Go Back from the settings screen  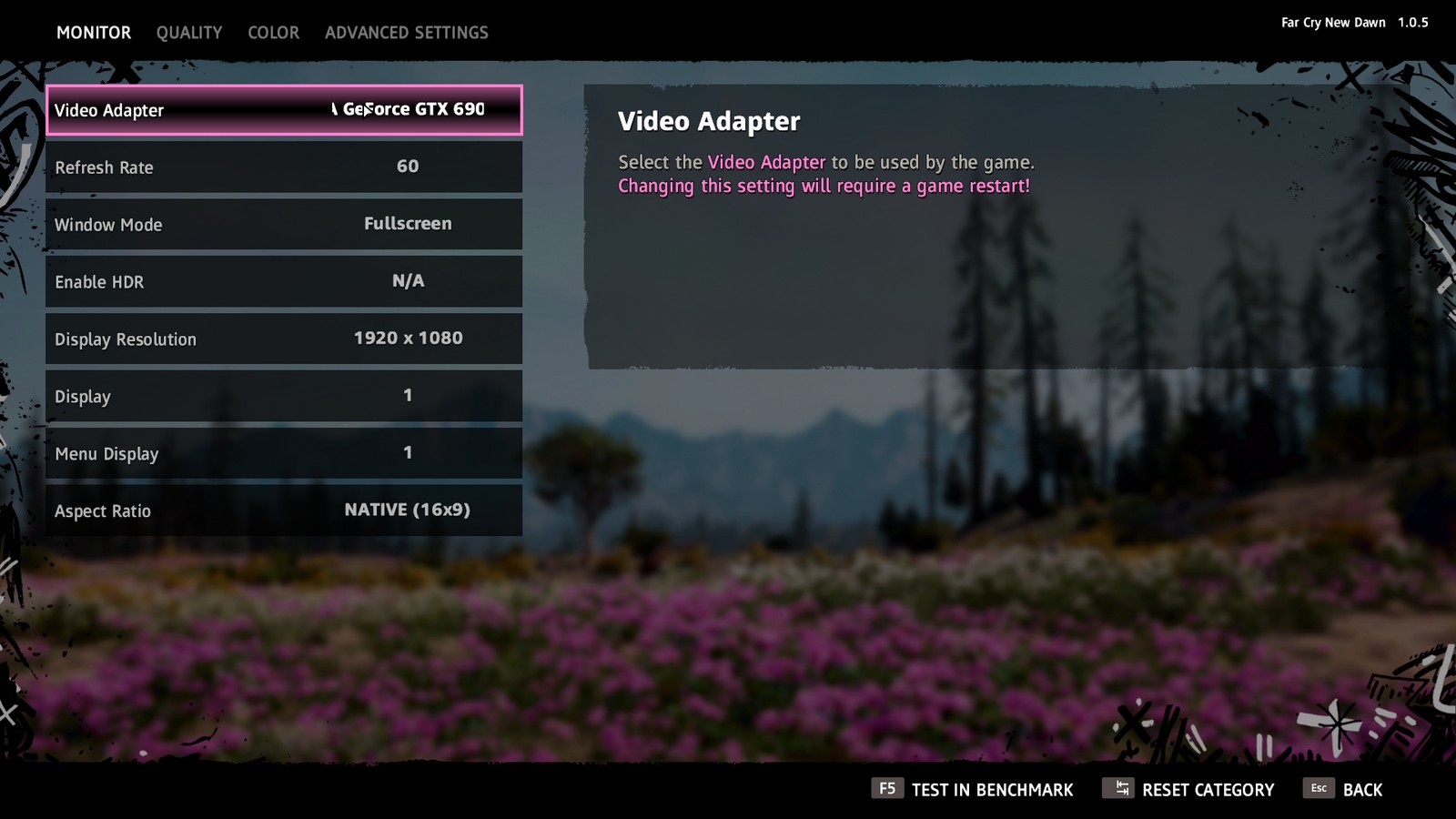(x=1345, y=789)
